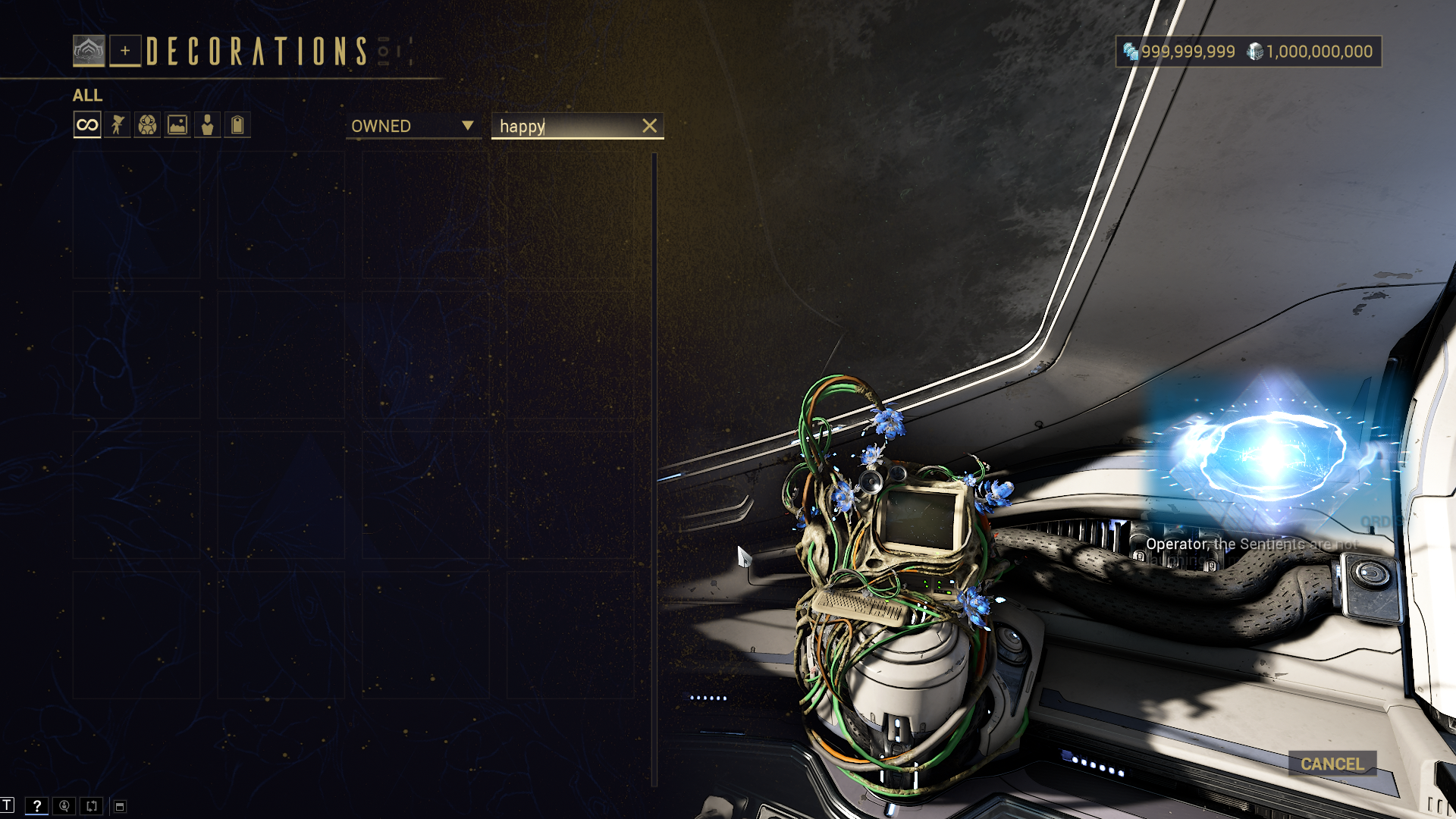Image resolution: width=1456 pixels, height=819 pixels.
Task: Choose the bust statue decoration category
Action: click(207, 125)
